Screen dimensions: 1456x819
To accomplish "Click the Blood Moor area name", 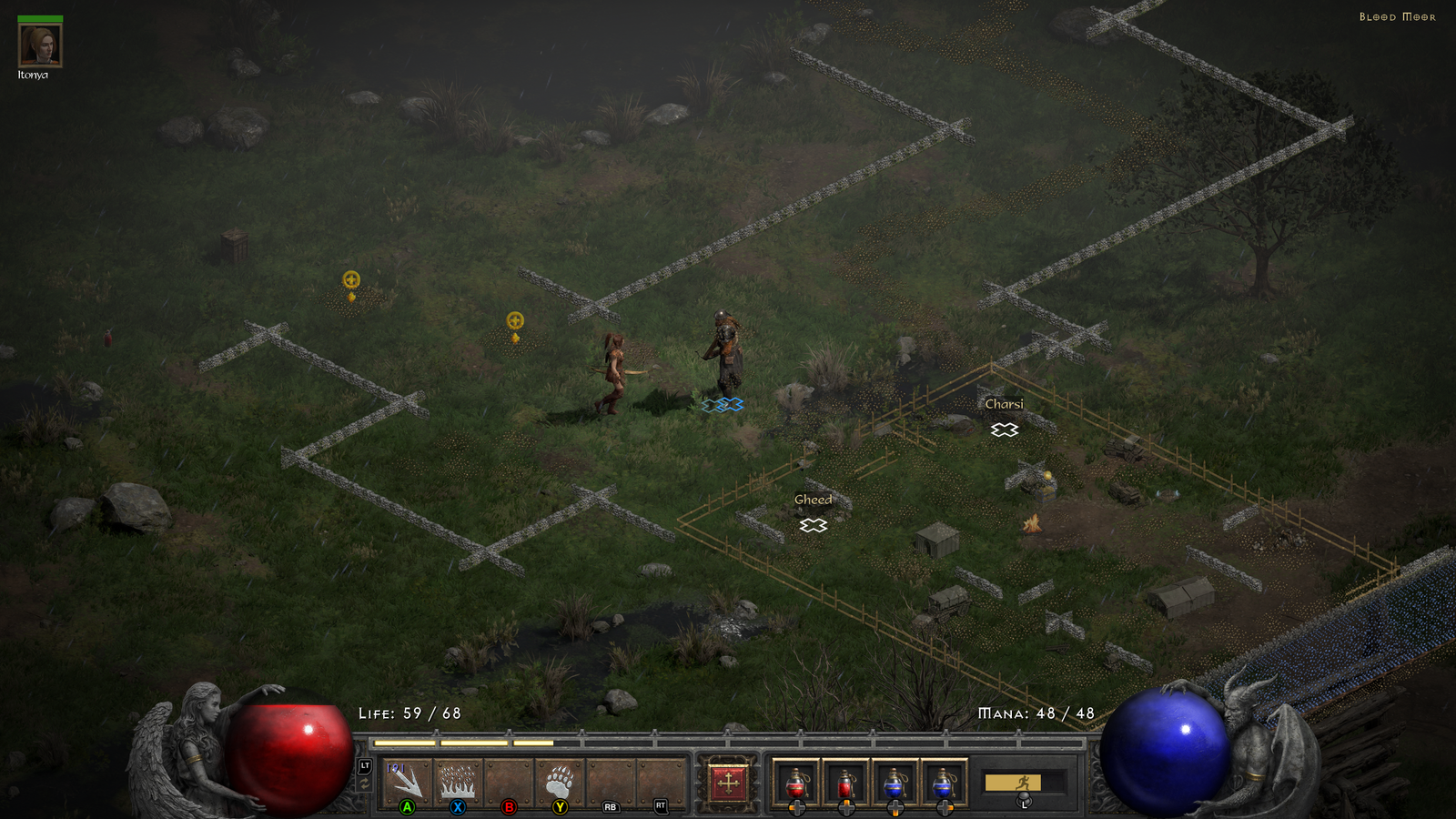I will pyautogui.click(x=1398, y=15).
